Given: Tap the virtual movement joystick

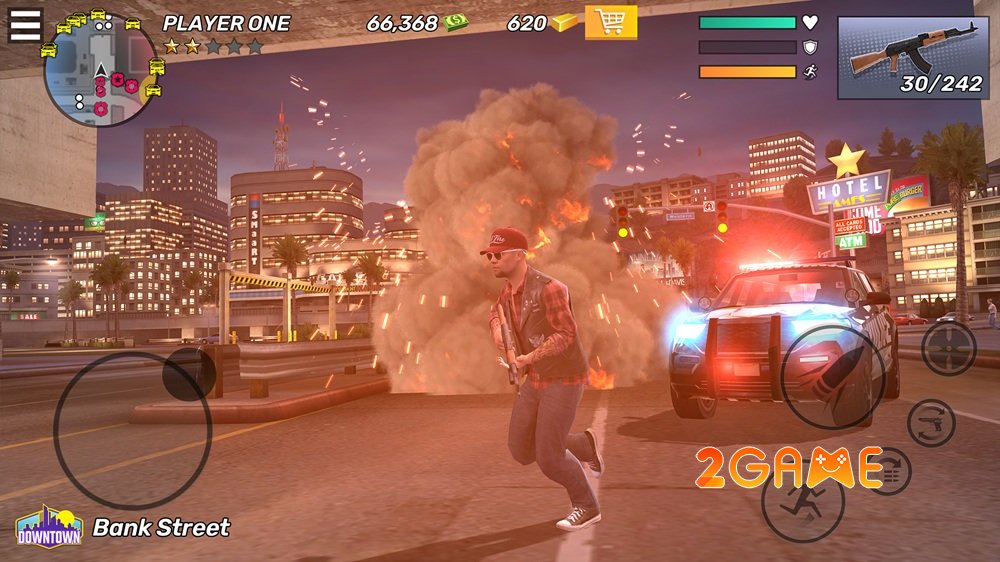Looking at the screenshot, I should pos(132,430).
